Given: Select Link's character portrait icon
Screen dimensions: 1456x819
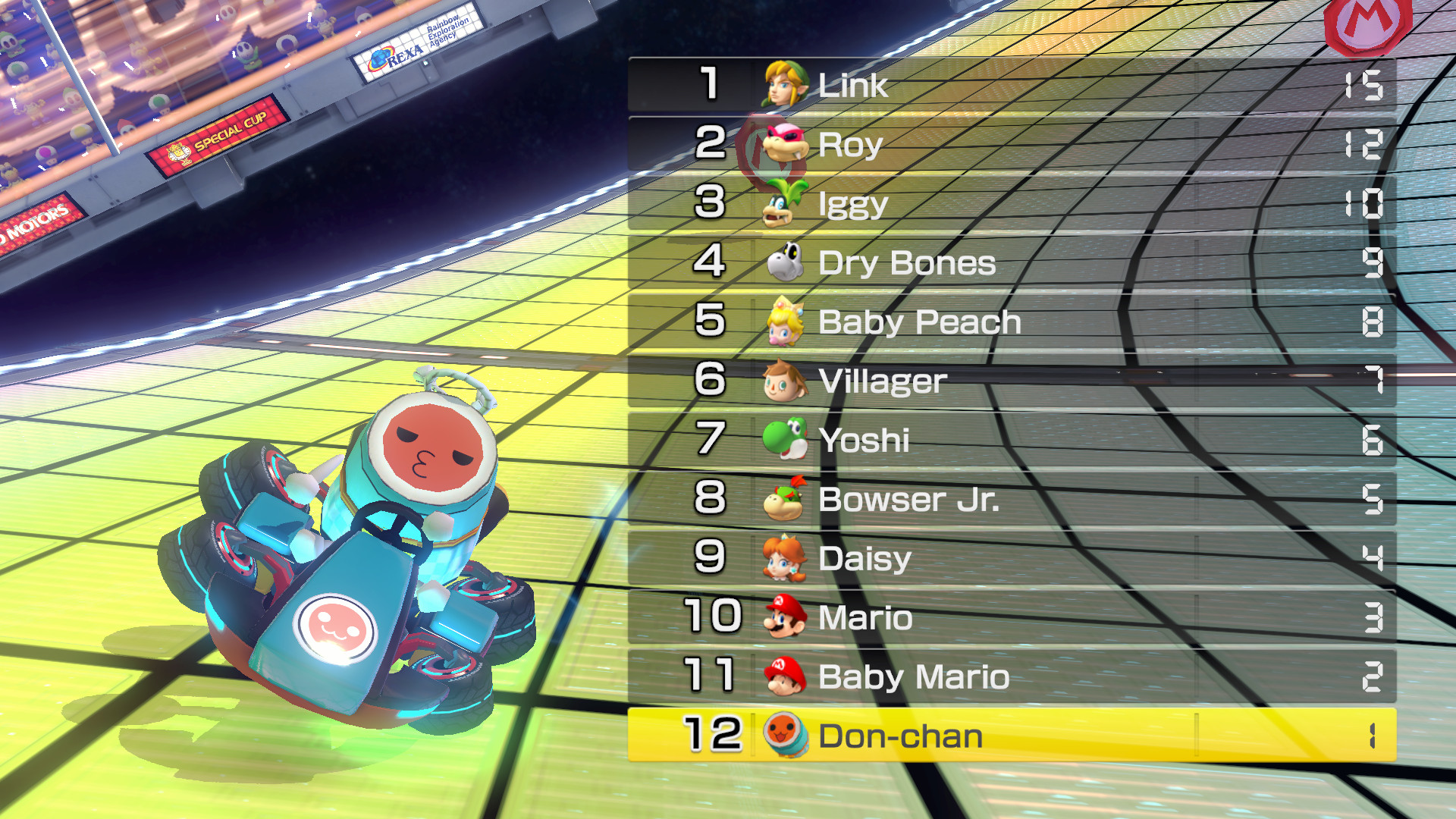Looking at the screenshot, I should (x=785, y=85).
